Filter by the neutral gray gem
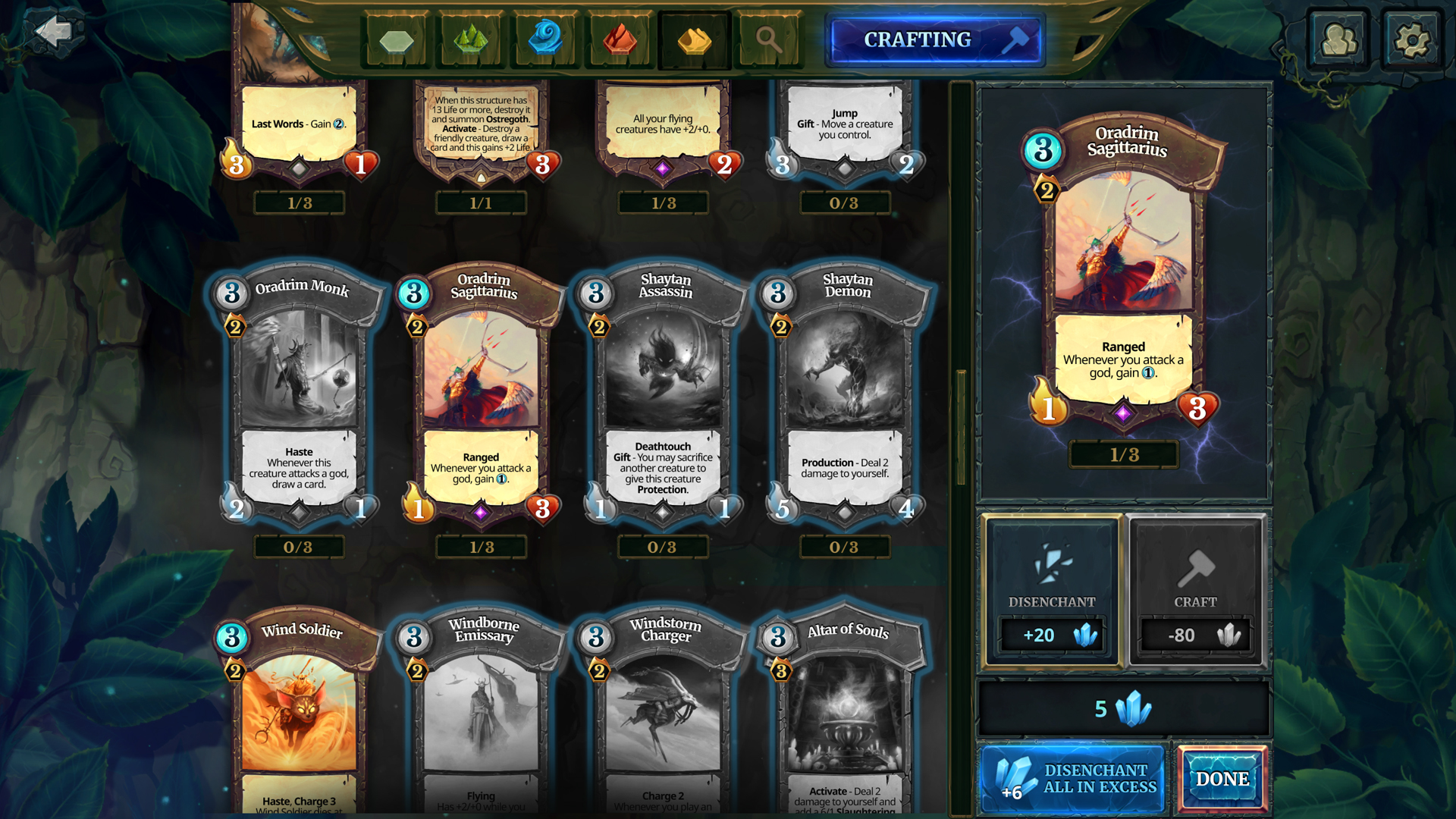 click(x=396, y=39)
